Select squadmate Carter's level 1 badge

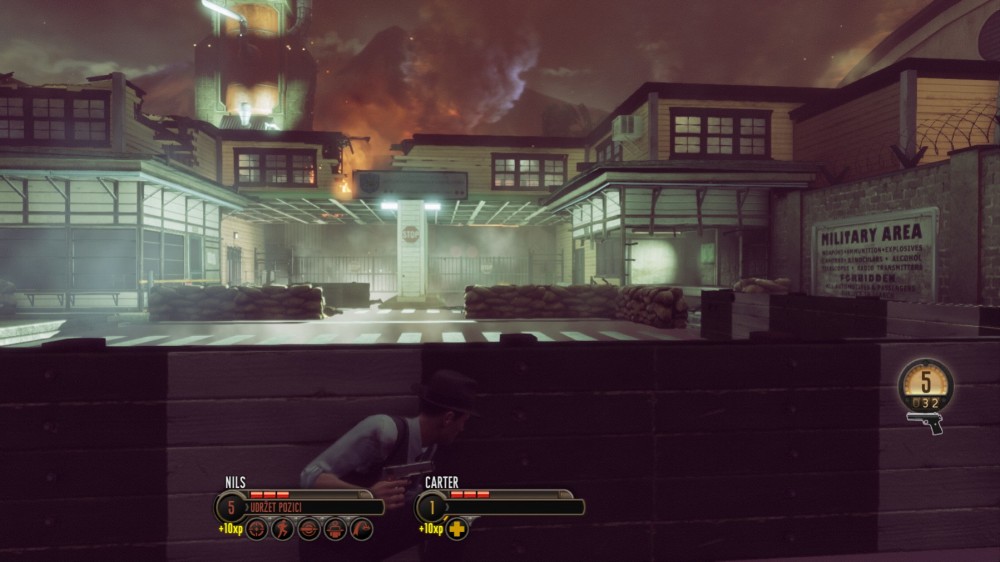431,507
